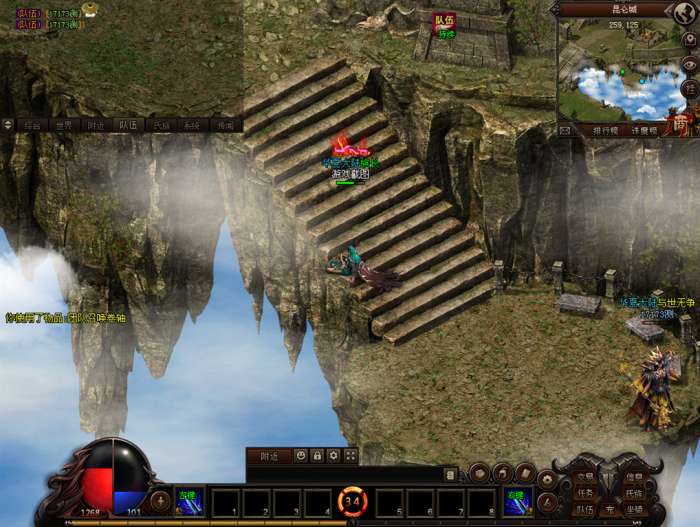Open the 任务 (Quest) menu button

coord(585,493)
